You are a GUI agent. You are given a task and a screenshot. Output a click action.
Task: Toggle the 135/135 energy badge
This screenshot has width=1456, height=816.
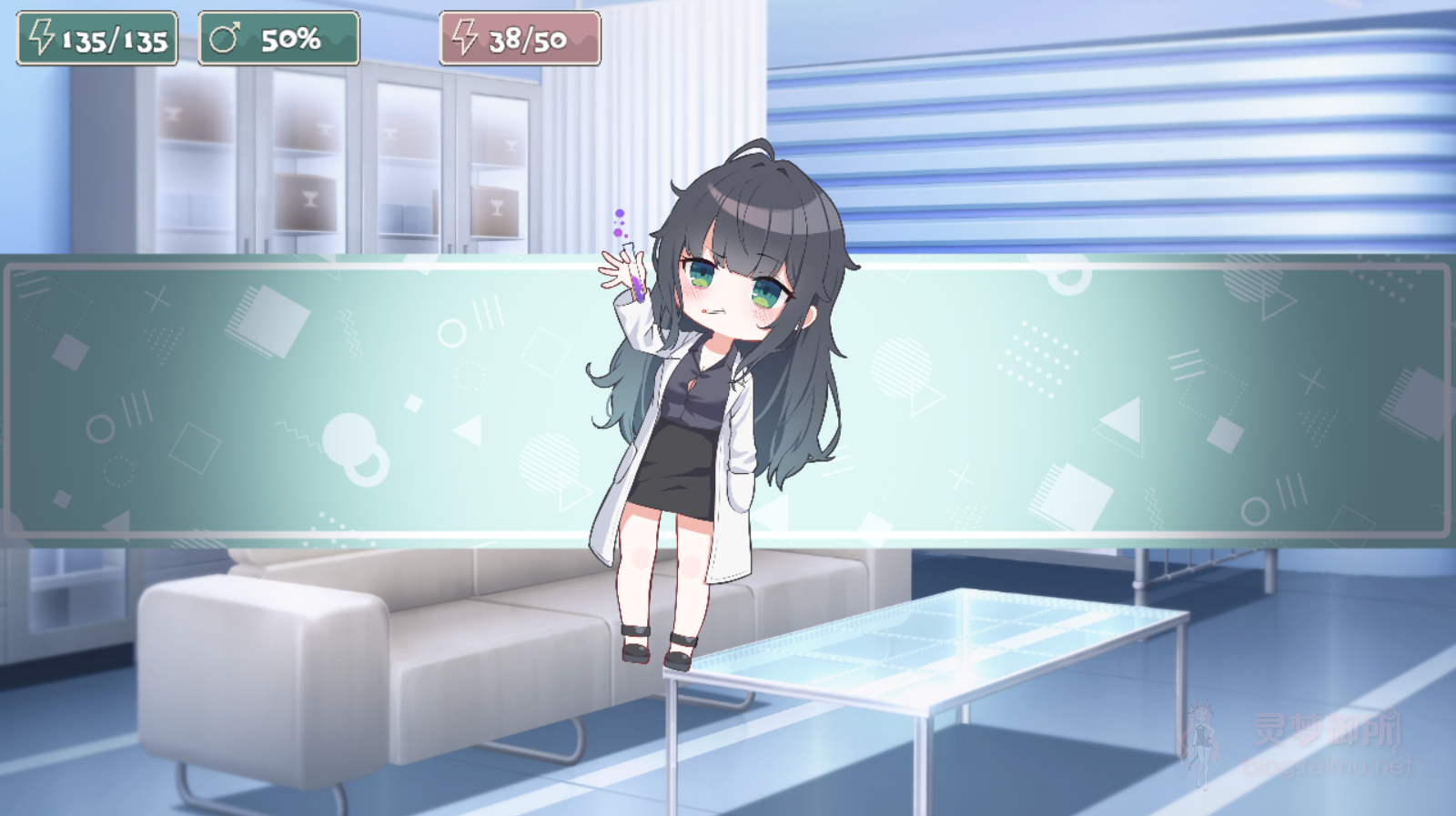[x=94, y=36]
